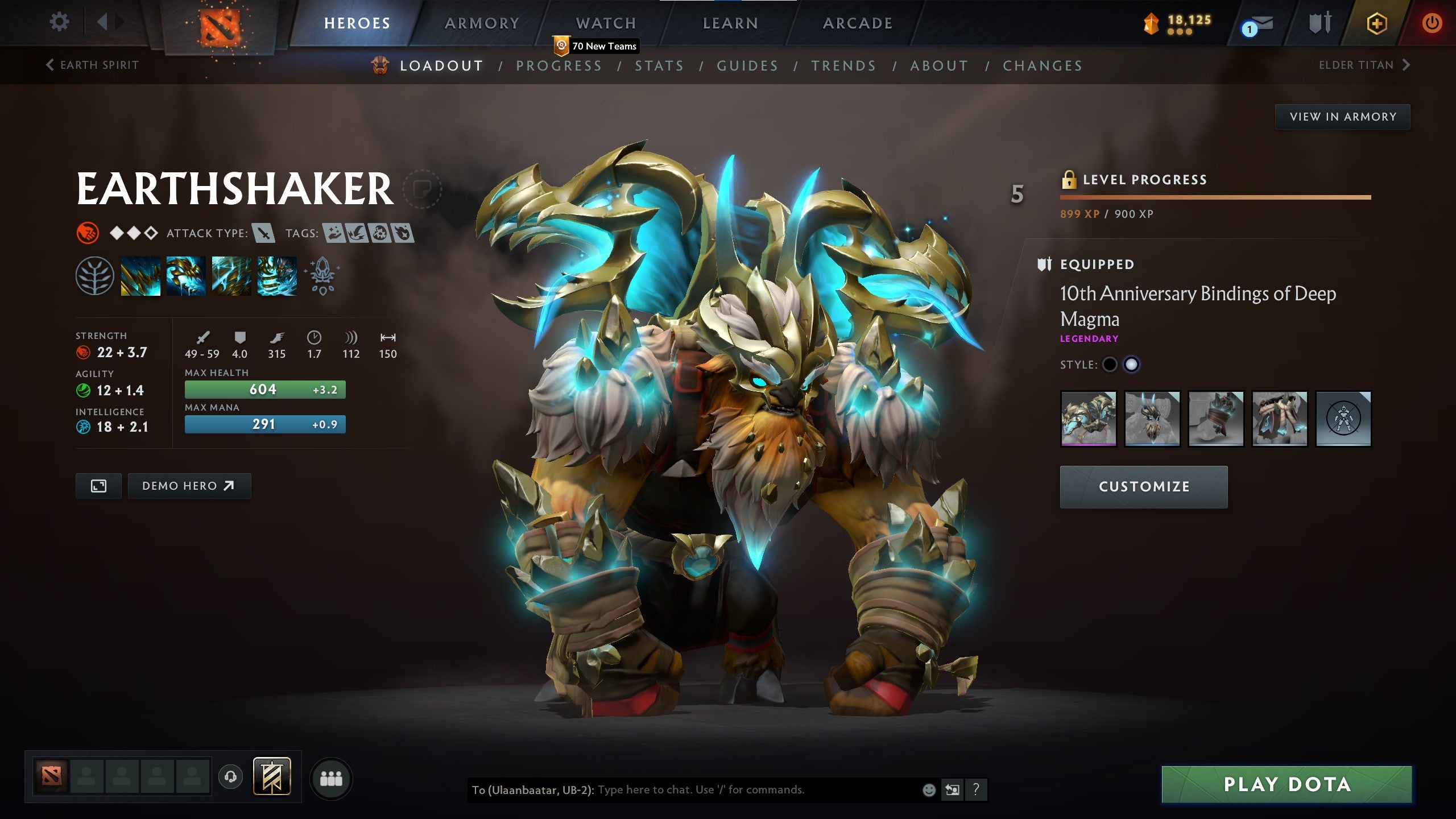Open the Watch tab
The height and width of the screenshot is (819, 1456).
[x=606, y=23]
